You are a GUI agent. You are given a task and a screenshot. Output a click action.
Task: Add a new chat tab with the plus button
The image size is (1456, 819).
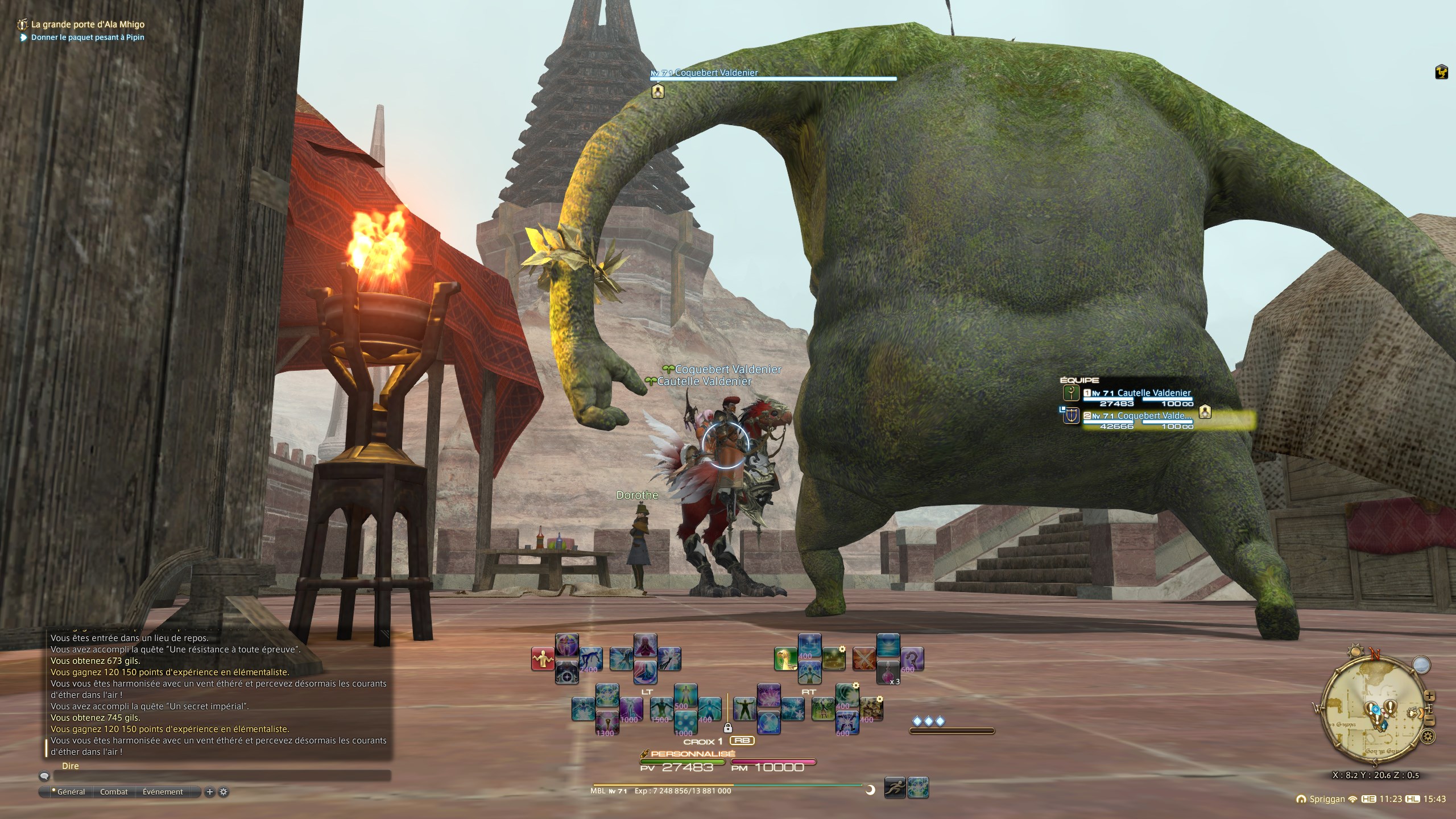click(209, 792)
